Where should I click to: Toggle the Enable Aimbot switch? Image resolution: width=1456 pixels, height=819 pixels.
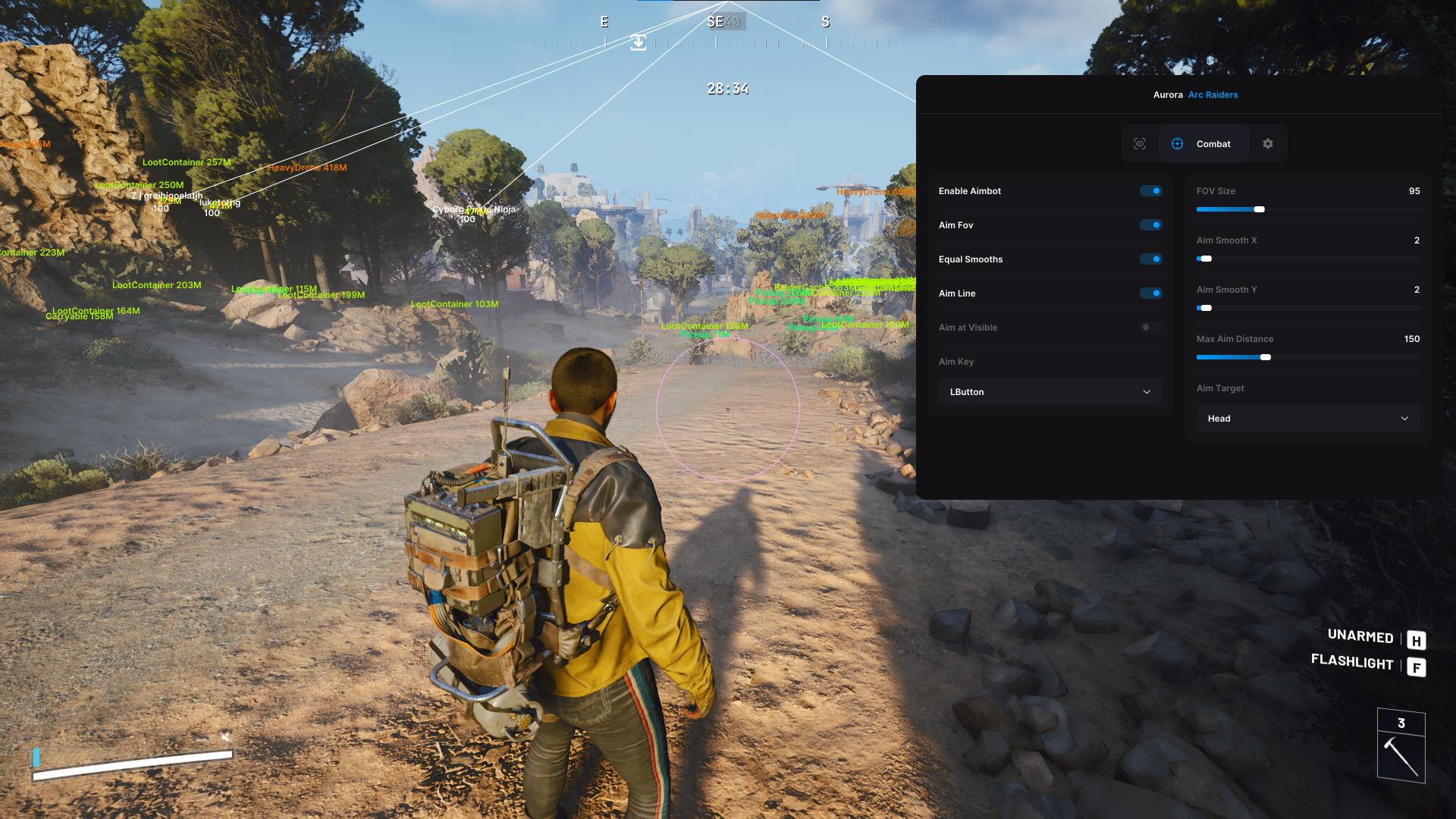tap(1150, 191)
